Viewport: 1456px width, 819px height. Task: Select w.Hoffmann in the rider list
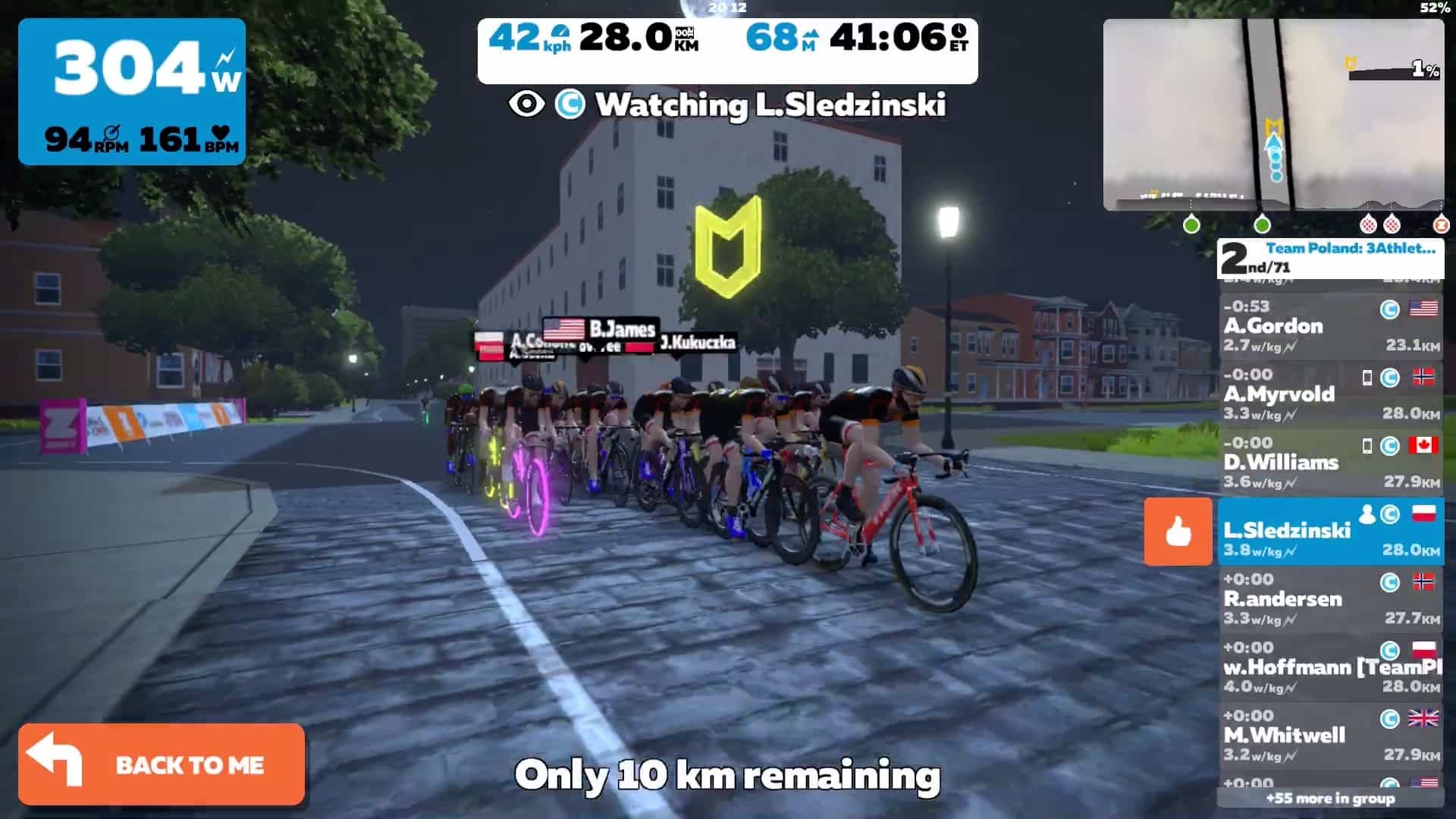(1330, 667)
